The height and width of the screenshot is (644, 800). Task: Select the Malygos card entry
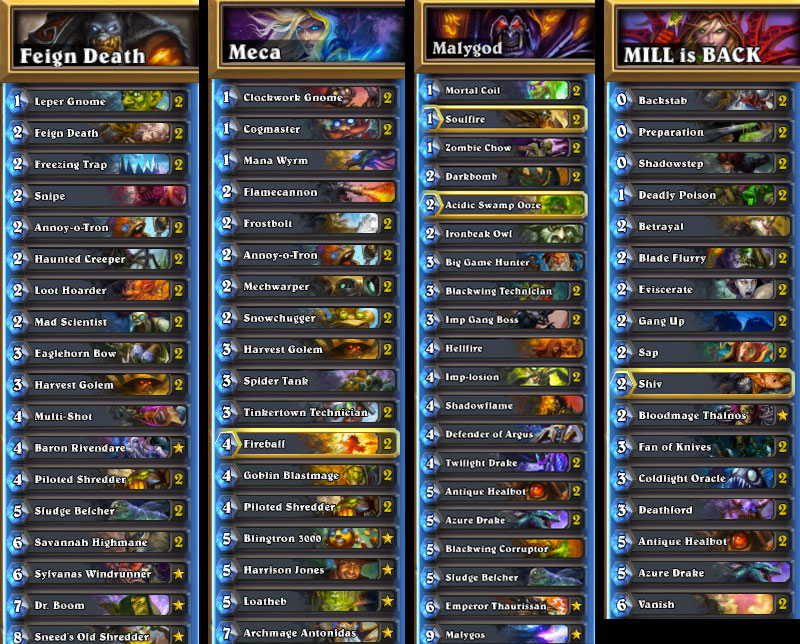500,634
